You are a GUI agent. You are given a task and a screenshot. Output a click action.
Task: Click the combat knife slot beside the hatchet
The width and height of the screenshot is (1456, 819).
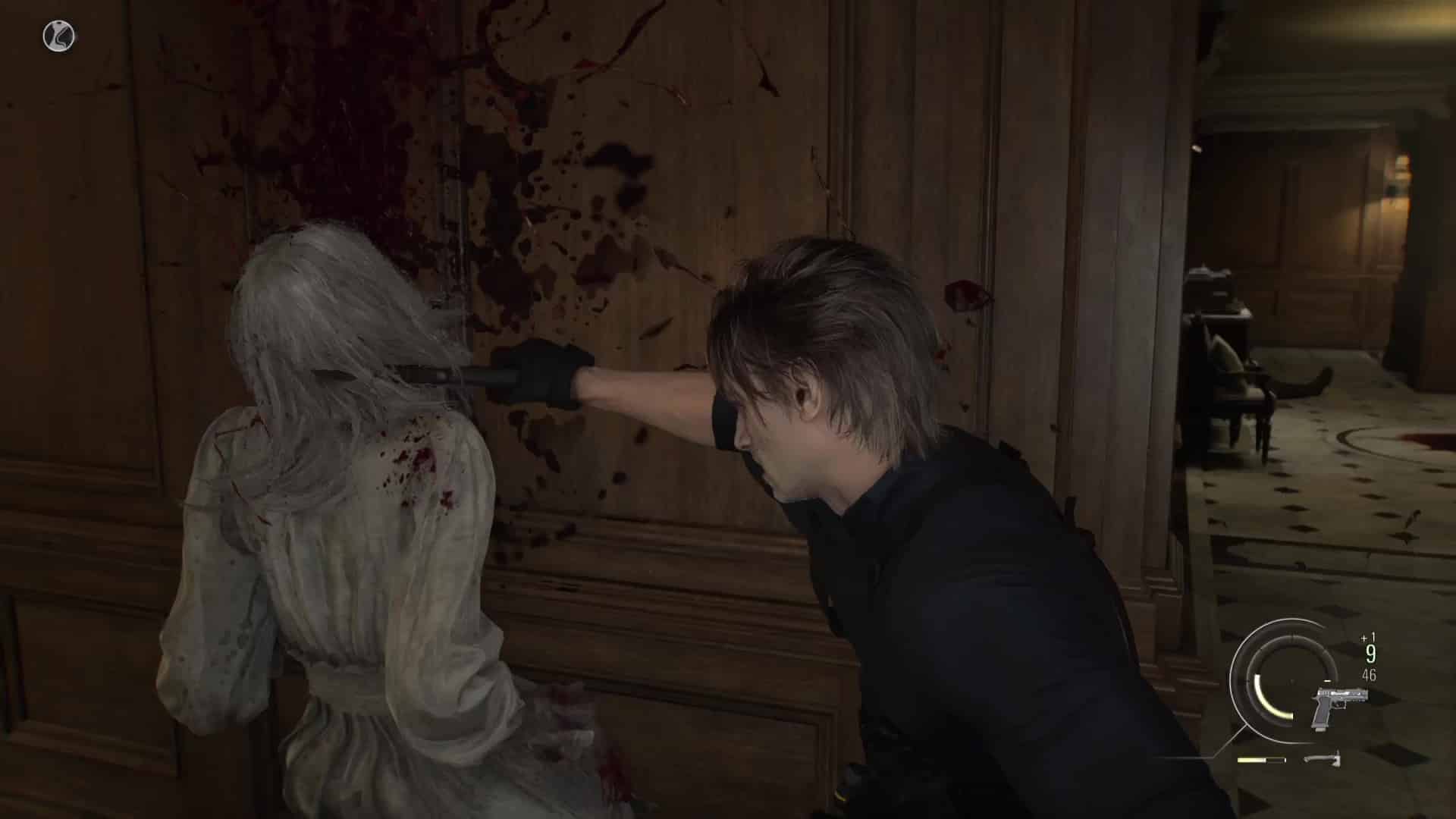[x=1261, y=759]
